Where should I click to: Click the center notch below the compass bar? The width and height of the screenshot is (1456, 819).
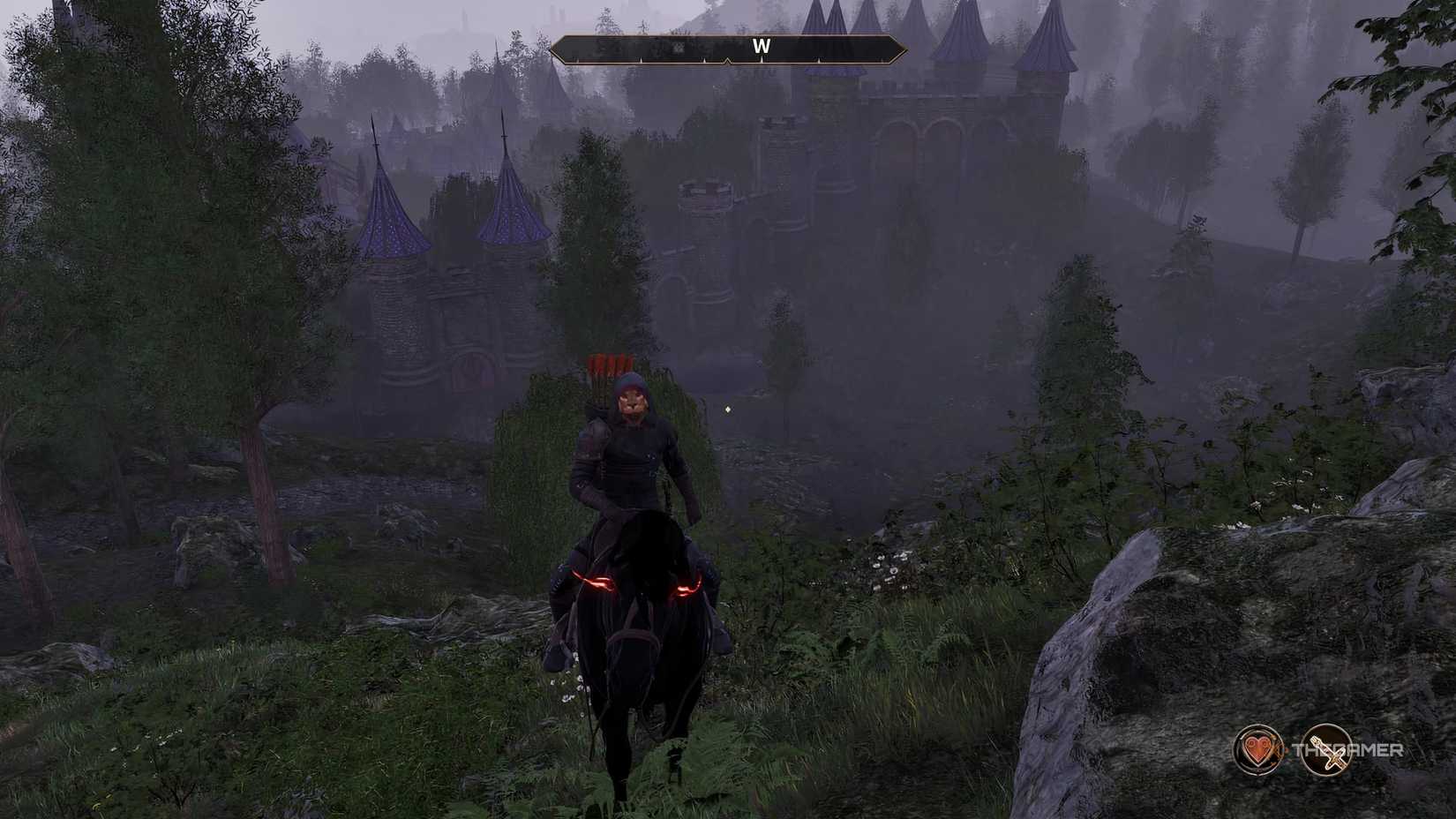point(728,62)
